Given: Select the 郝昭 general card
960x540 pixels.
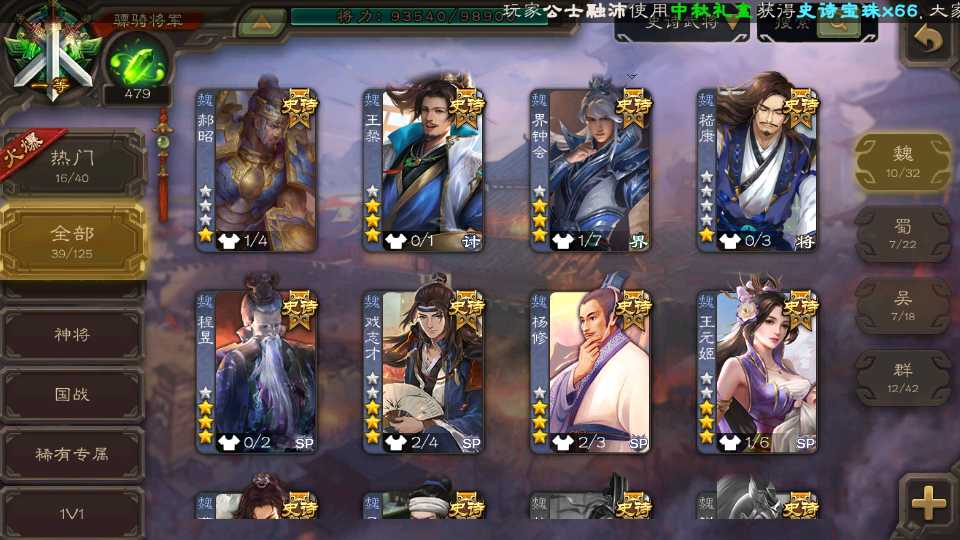Looking at the screenshot, I should 257,170.
